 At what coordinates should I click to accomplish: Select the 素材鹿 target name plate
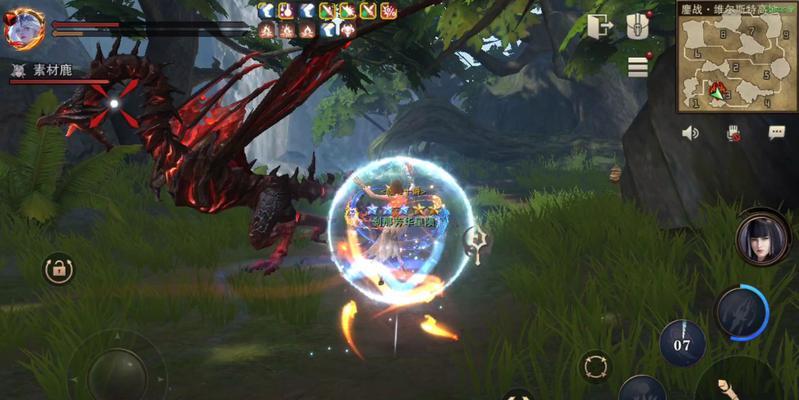tap(50, 70)
